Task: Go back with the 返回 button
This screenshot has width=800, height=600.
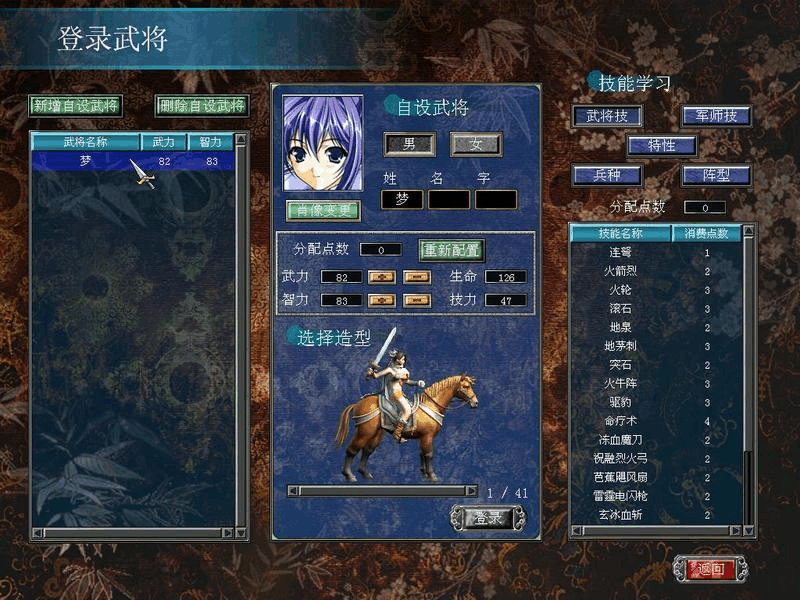Action: click(709, 569)
